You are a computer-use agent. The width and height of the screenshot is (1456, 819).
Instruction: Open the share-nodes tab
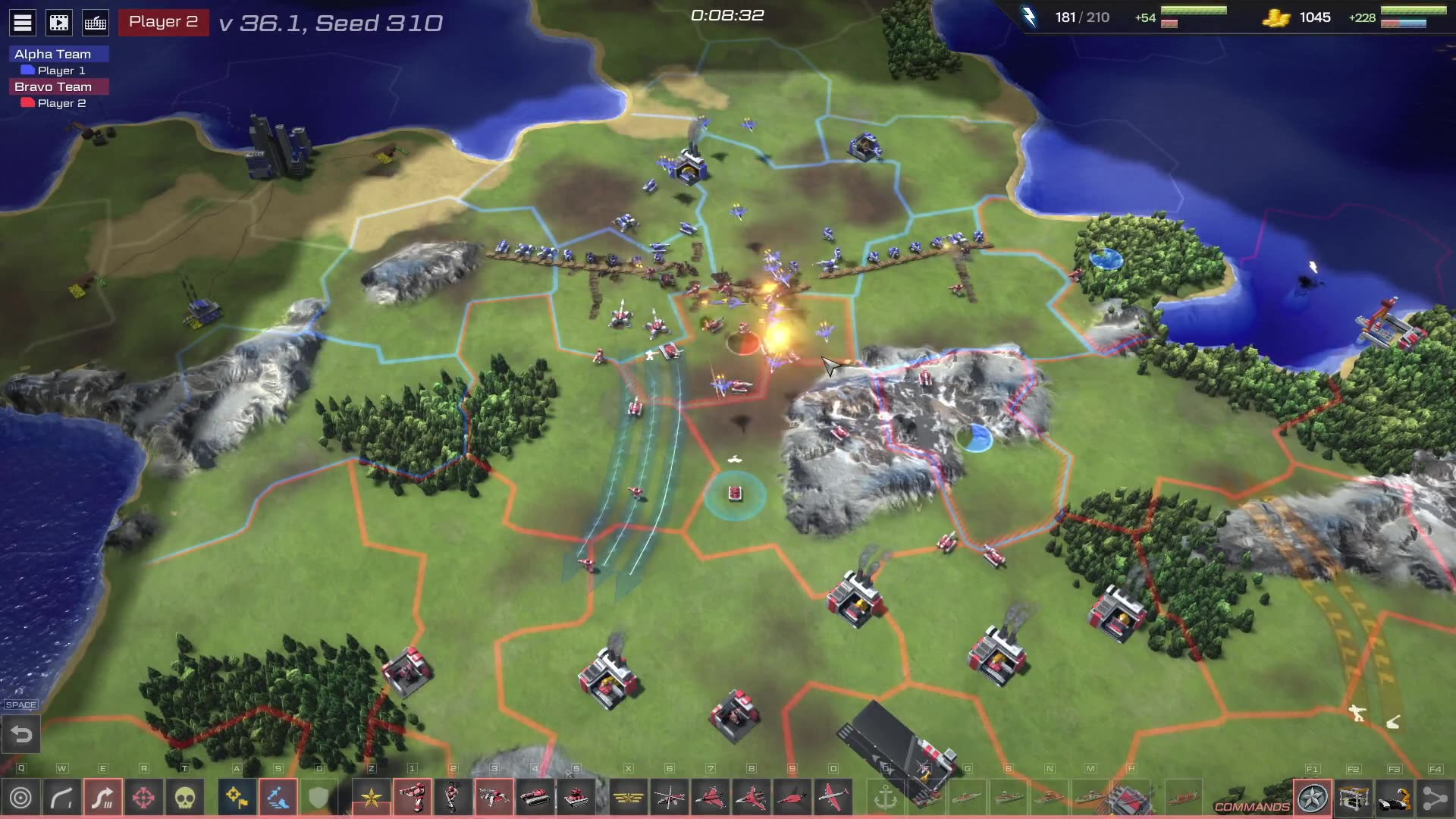coord(1435,798)
